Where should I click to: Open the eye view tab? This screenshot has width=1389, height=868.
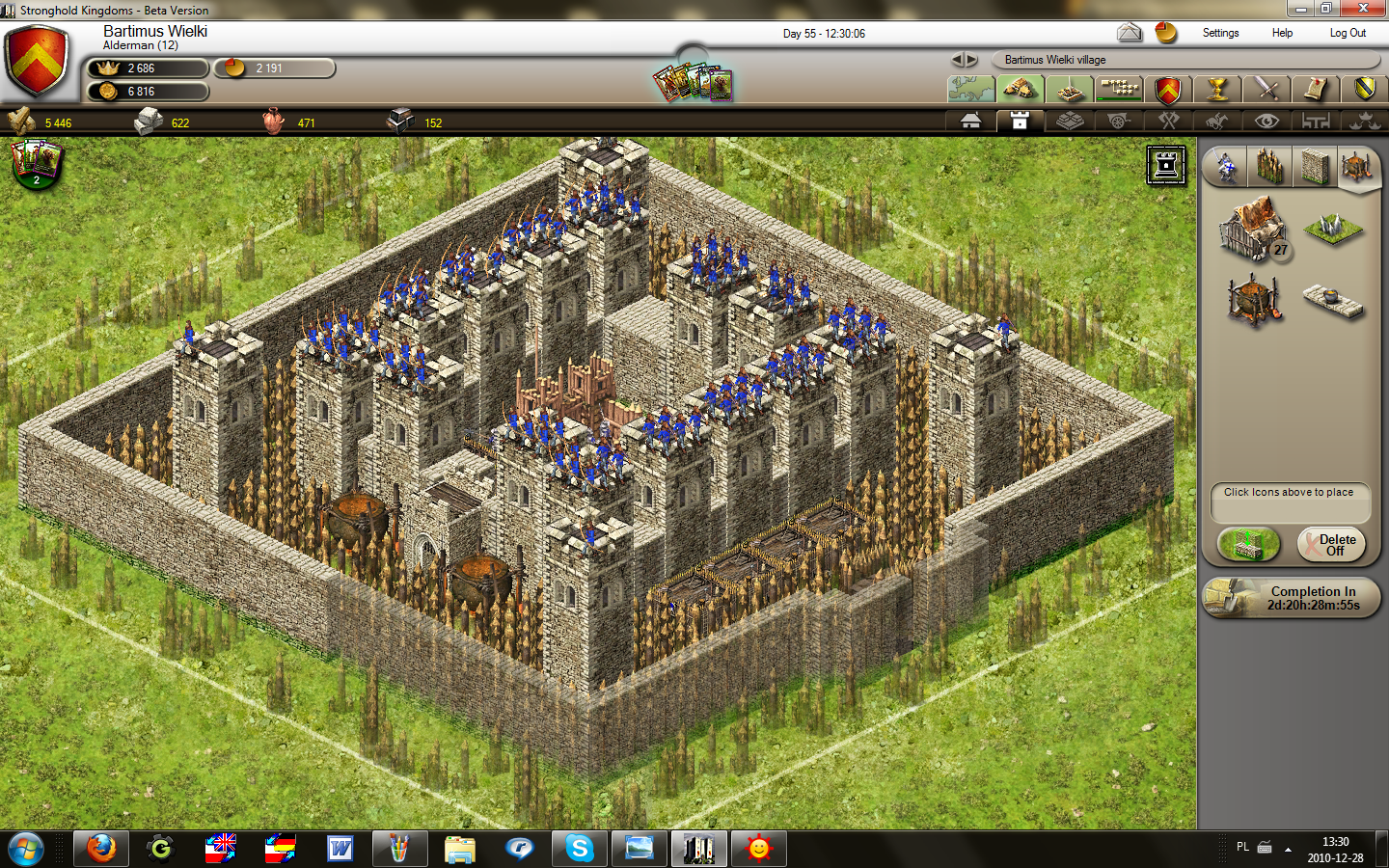[1266, 121]
